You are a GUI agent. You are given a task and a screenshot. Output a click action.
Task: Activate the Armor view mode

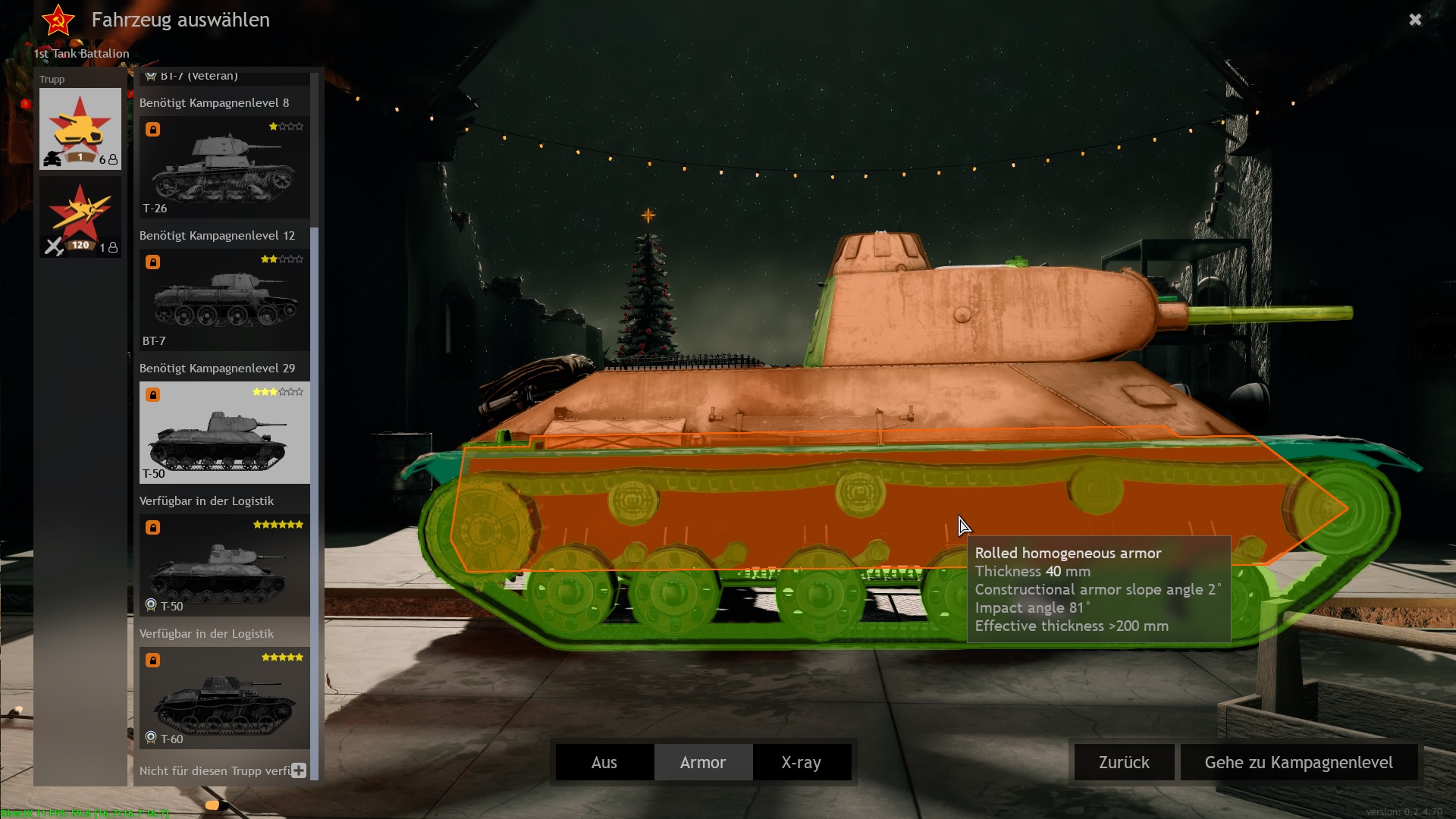[703, 762]
